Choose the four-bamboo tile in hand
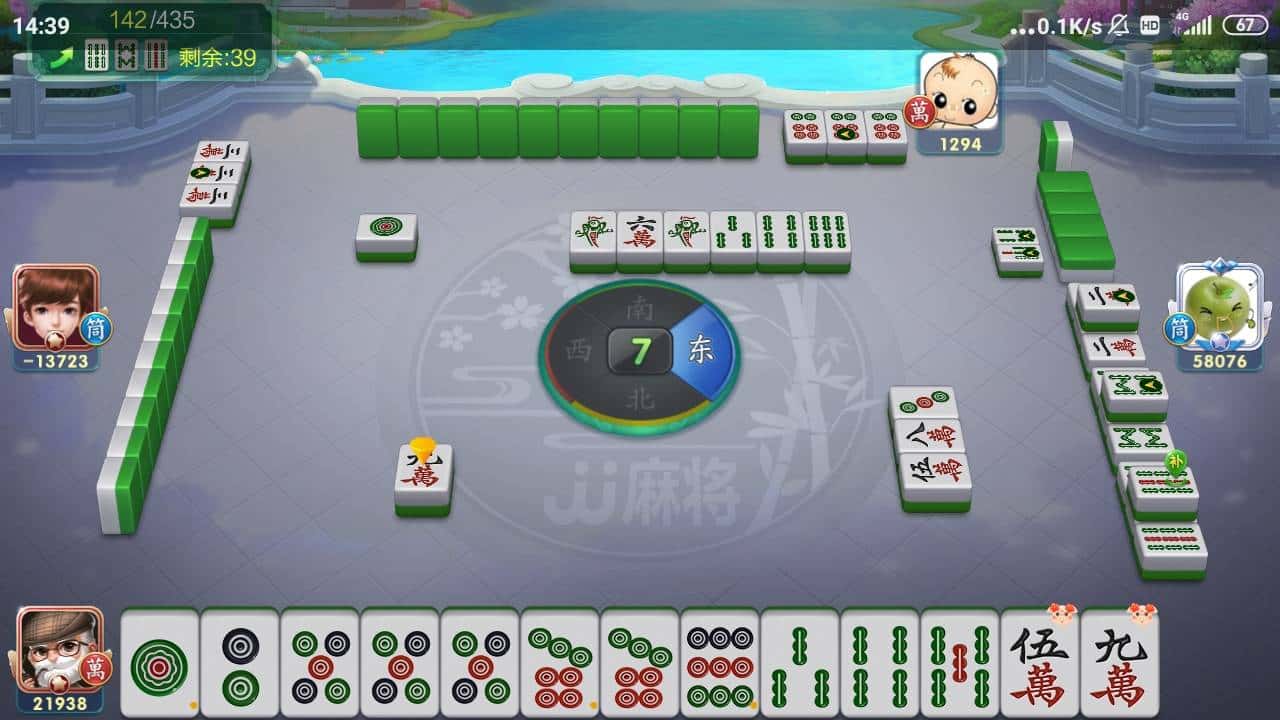Viewport: 1280px width, 720px height. [x=880, y=663]
